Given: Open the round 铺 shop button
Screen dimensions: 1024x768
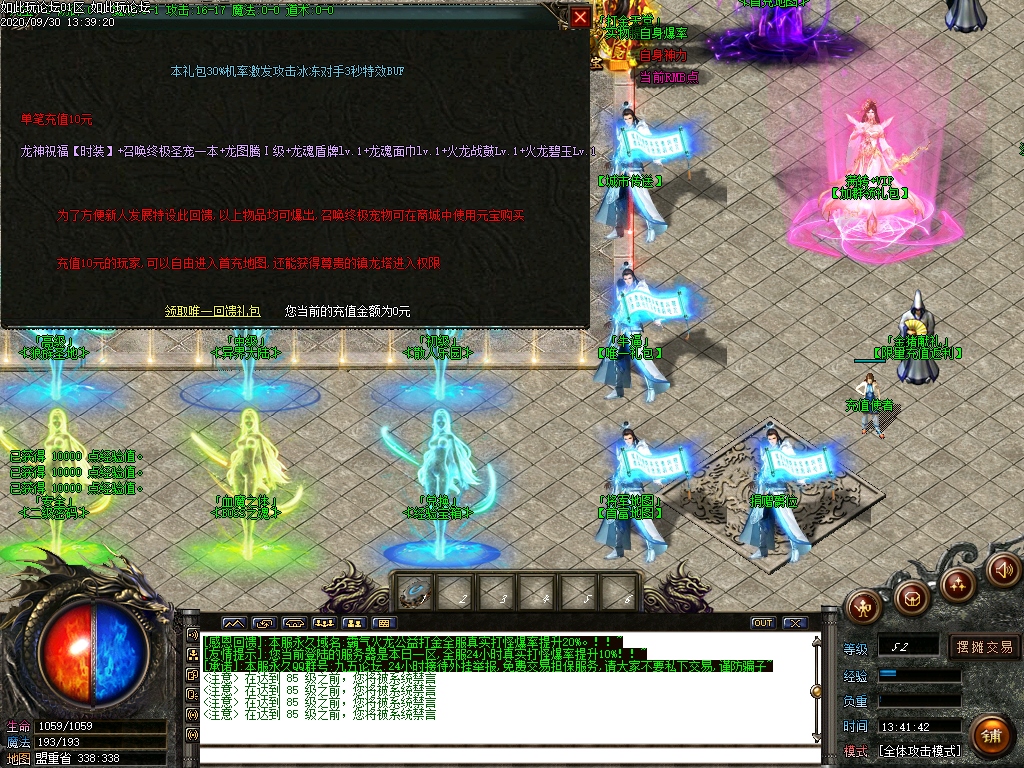Looking at the screenshot, I should coord(990,736).
